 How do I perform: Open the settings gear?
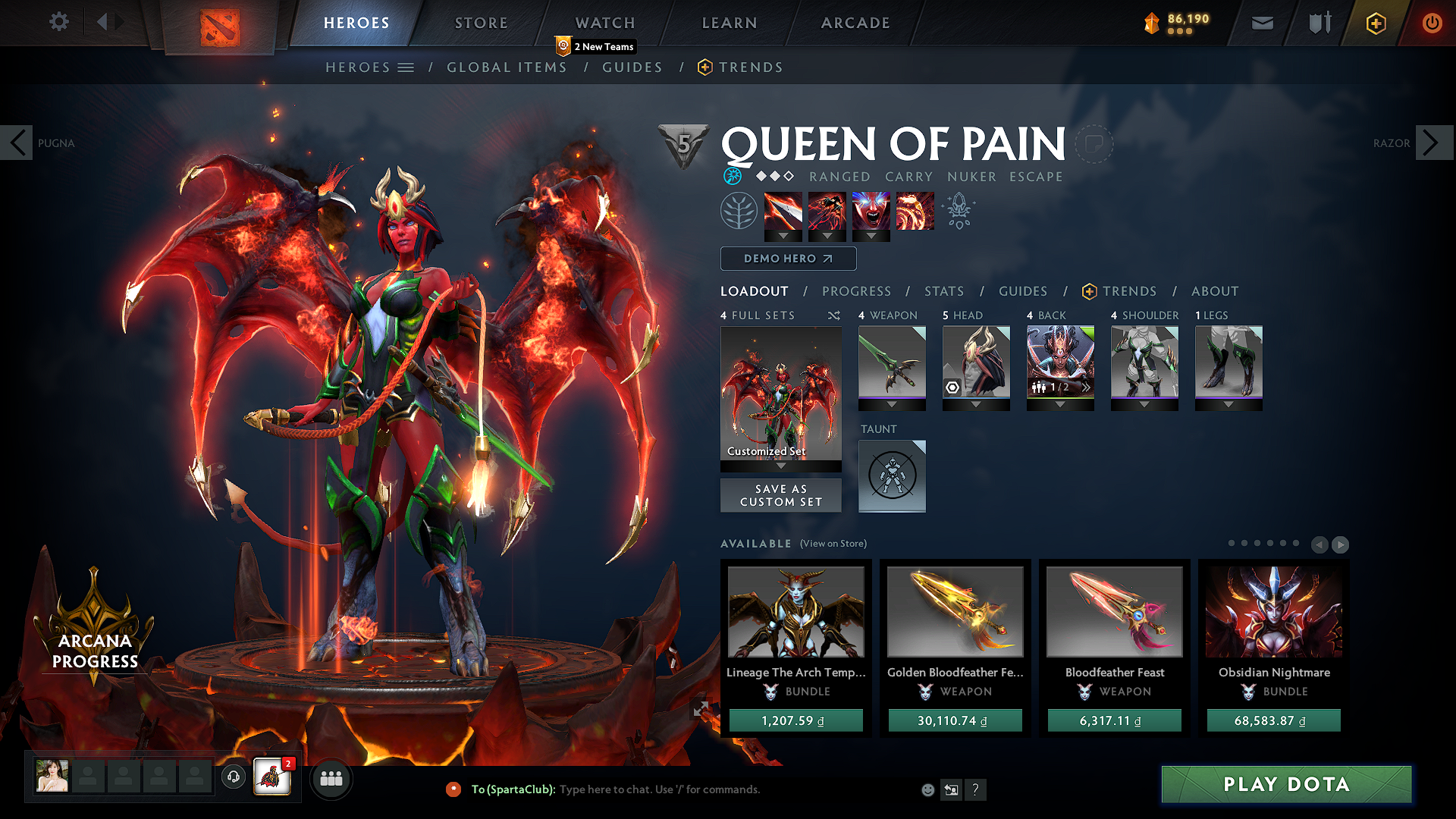coord(58,22)
